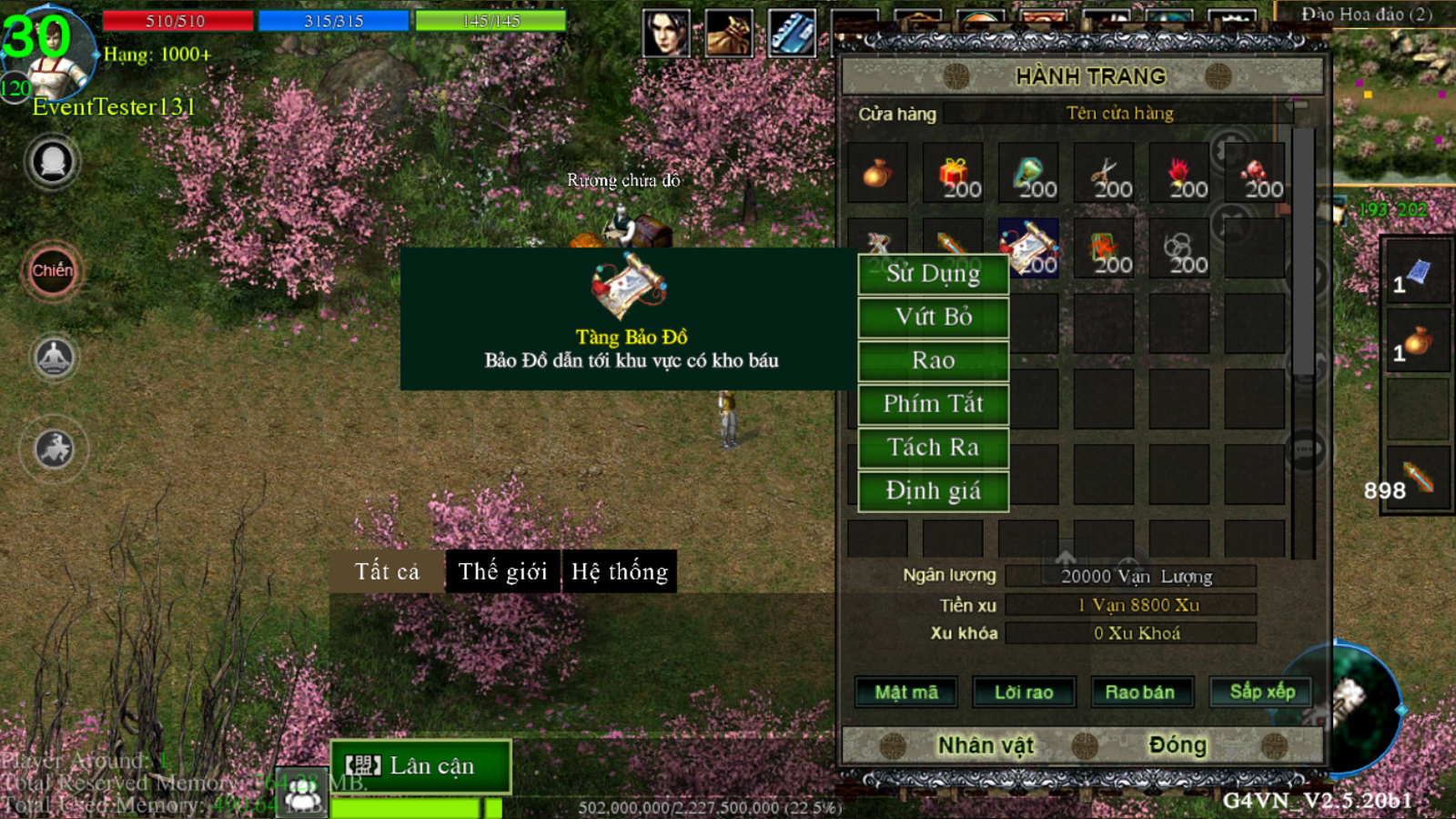Choose Định giá to price the item
Viewport: 1456px width, 819px height.
point(933,491)
